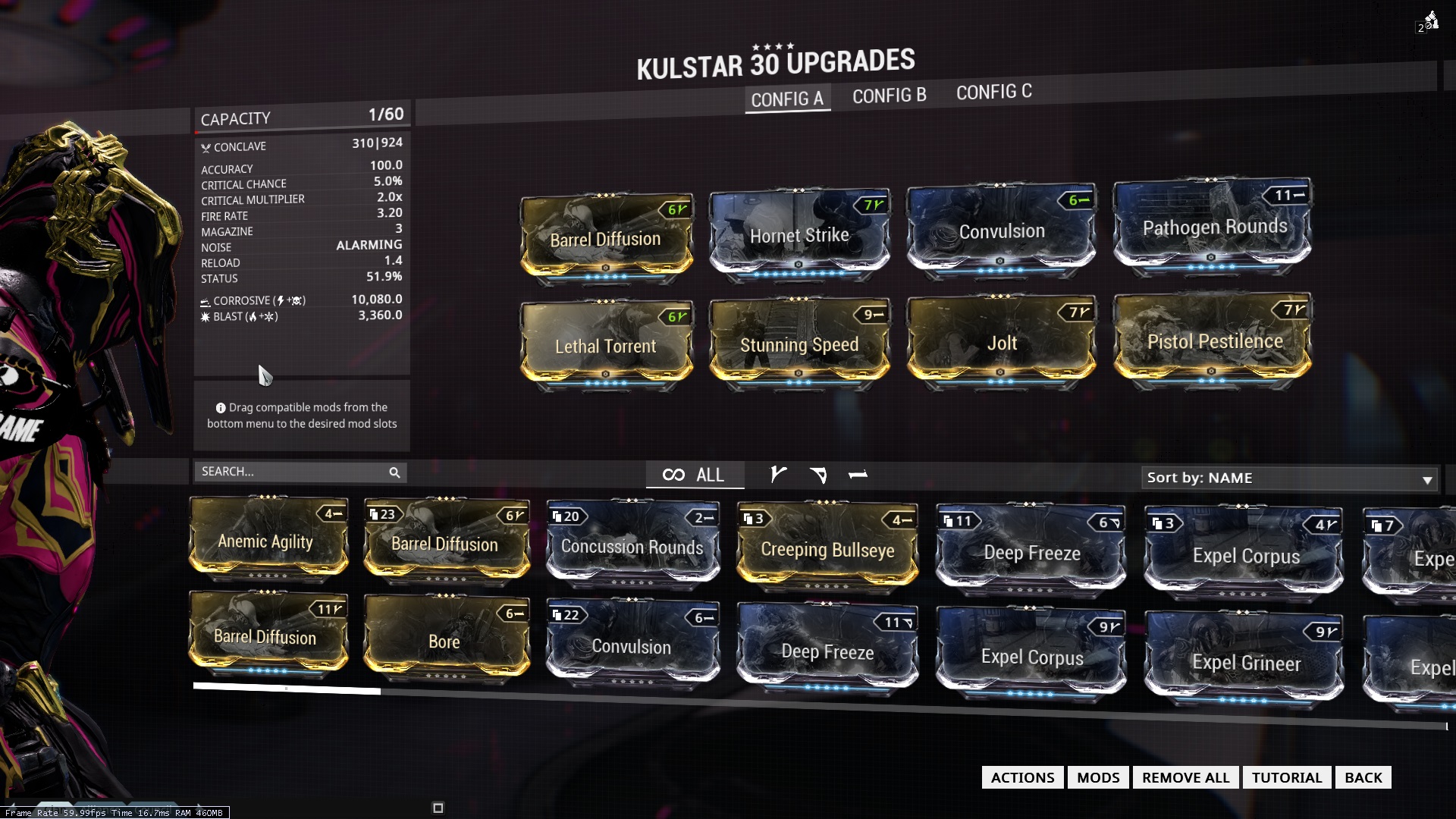Select the equipped Hornet Strike mod
Viewport: 1456px width, 819px height.
799,235
